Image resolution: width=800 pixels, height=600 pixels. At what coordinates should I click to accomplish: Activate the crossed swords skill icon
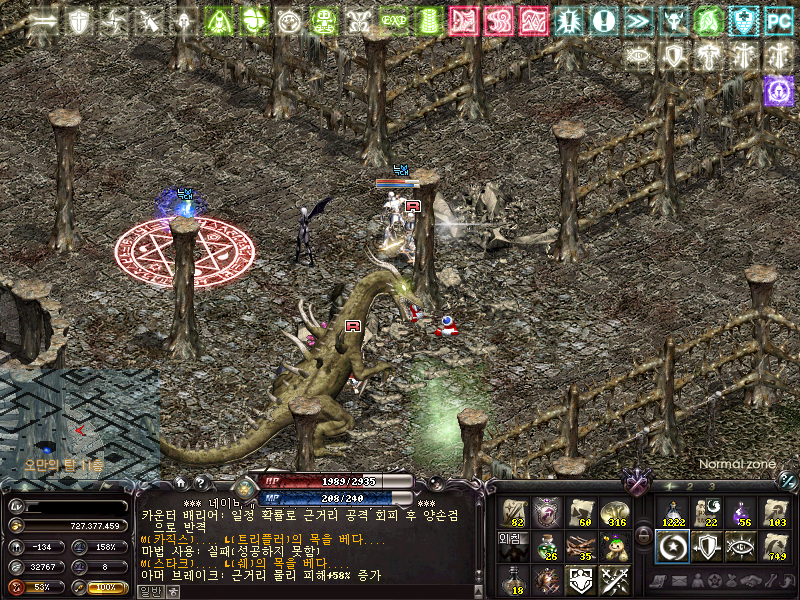[613, 579]
